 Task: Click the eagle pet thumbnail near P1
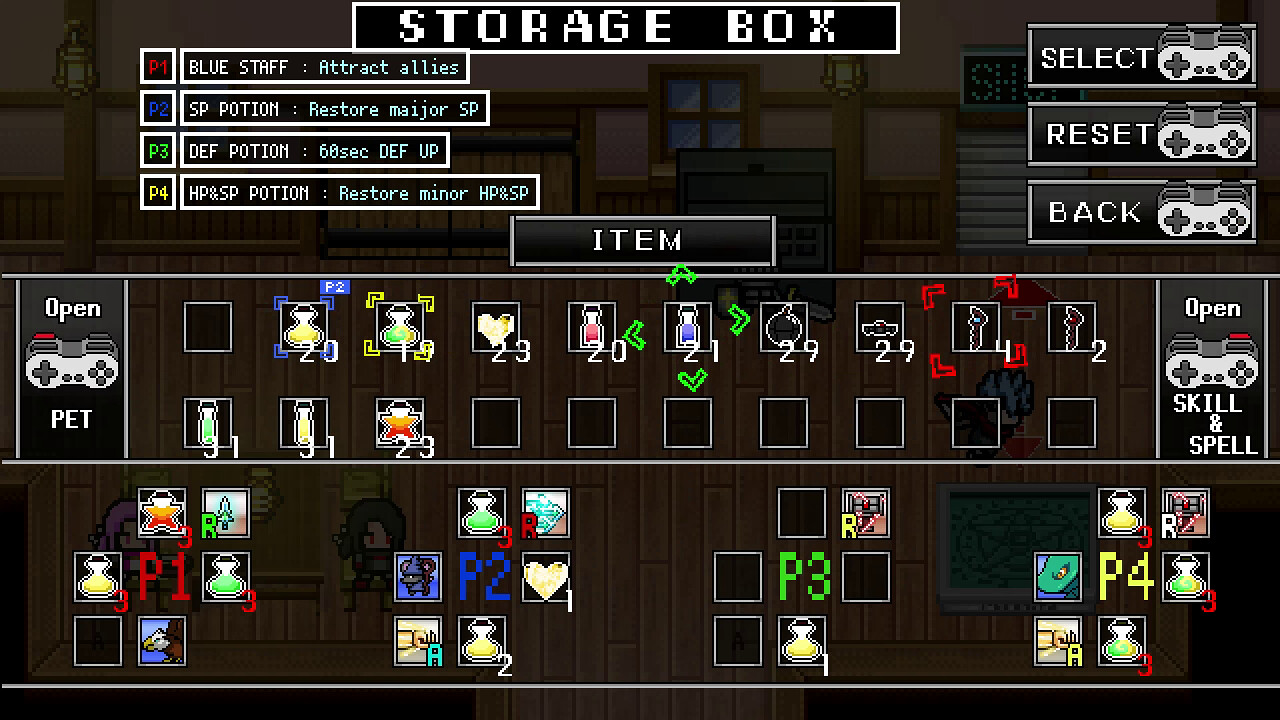pos(162,642)
